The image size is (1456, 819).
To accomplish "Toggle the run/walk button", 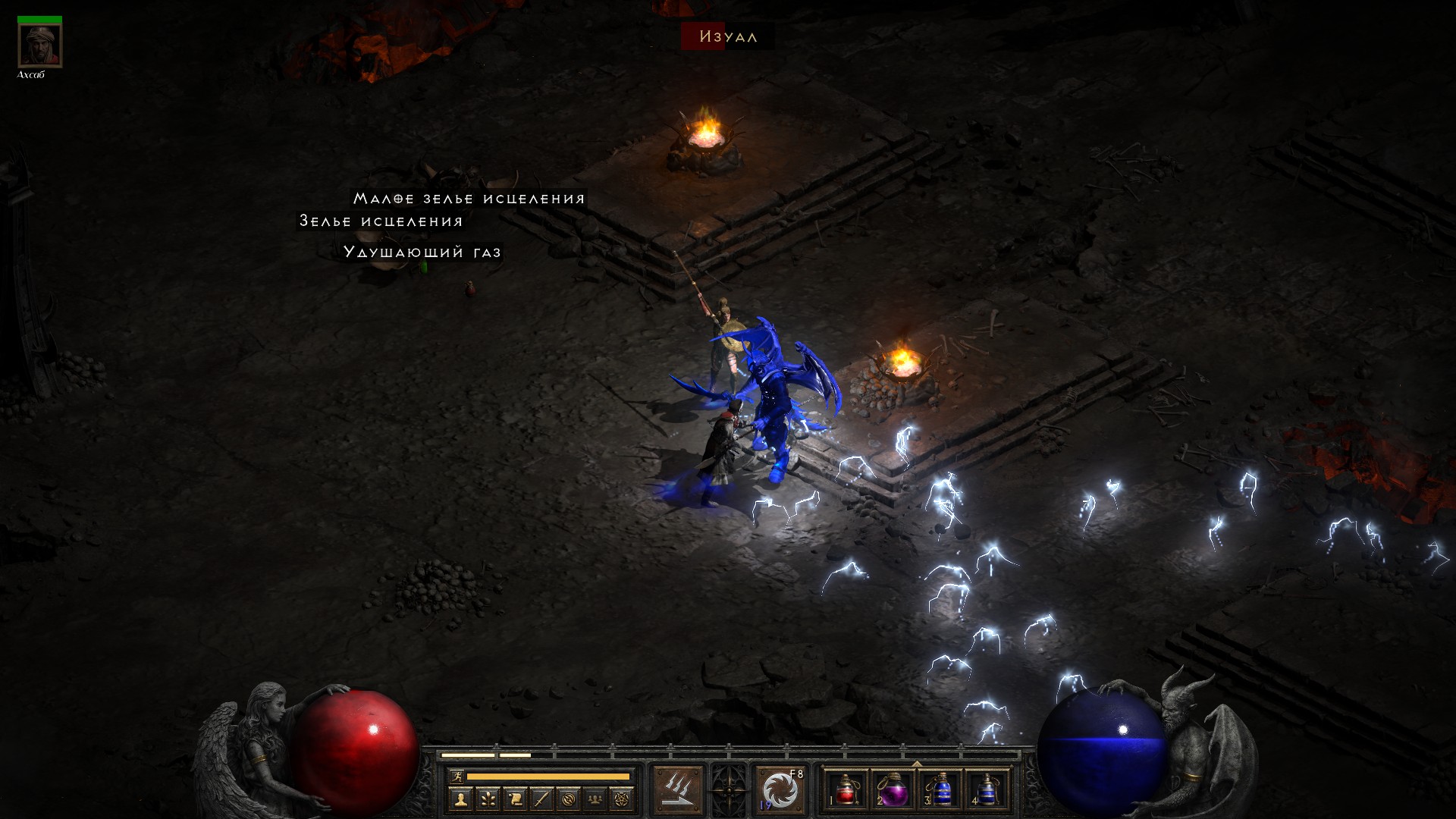I will tap(456, 776).
